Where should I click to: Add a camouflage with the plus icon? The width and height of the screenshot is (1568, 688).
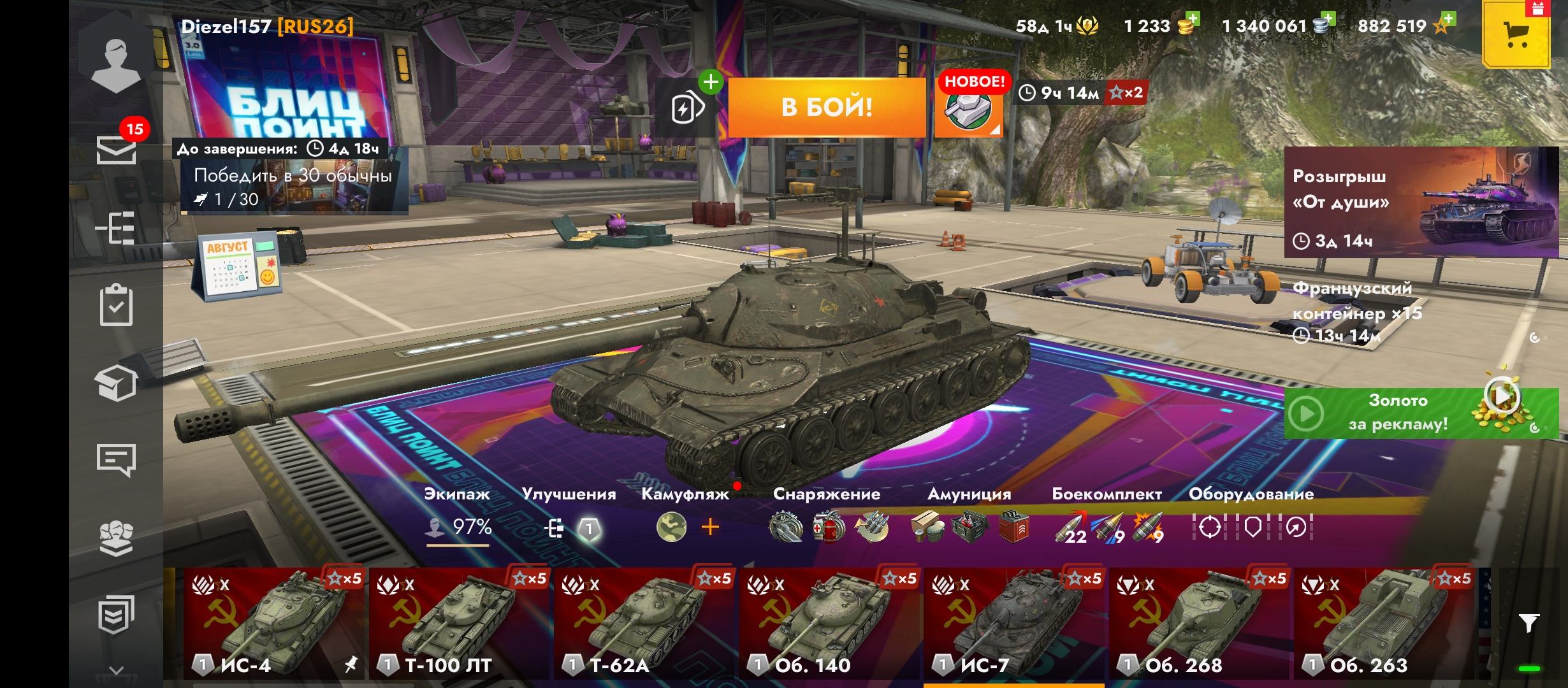pyautogui.click(x=710, y=527)
